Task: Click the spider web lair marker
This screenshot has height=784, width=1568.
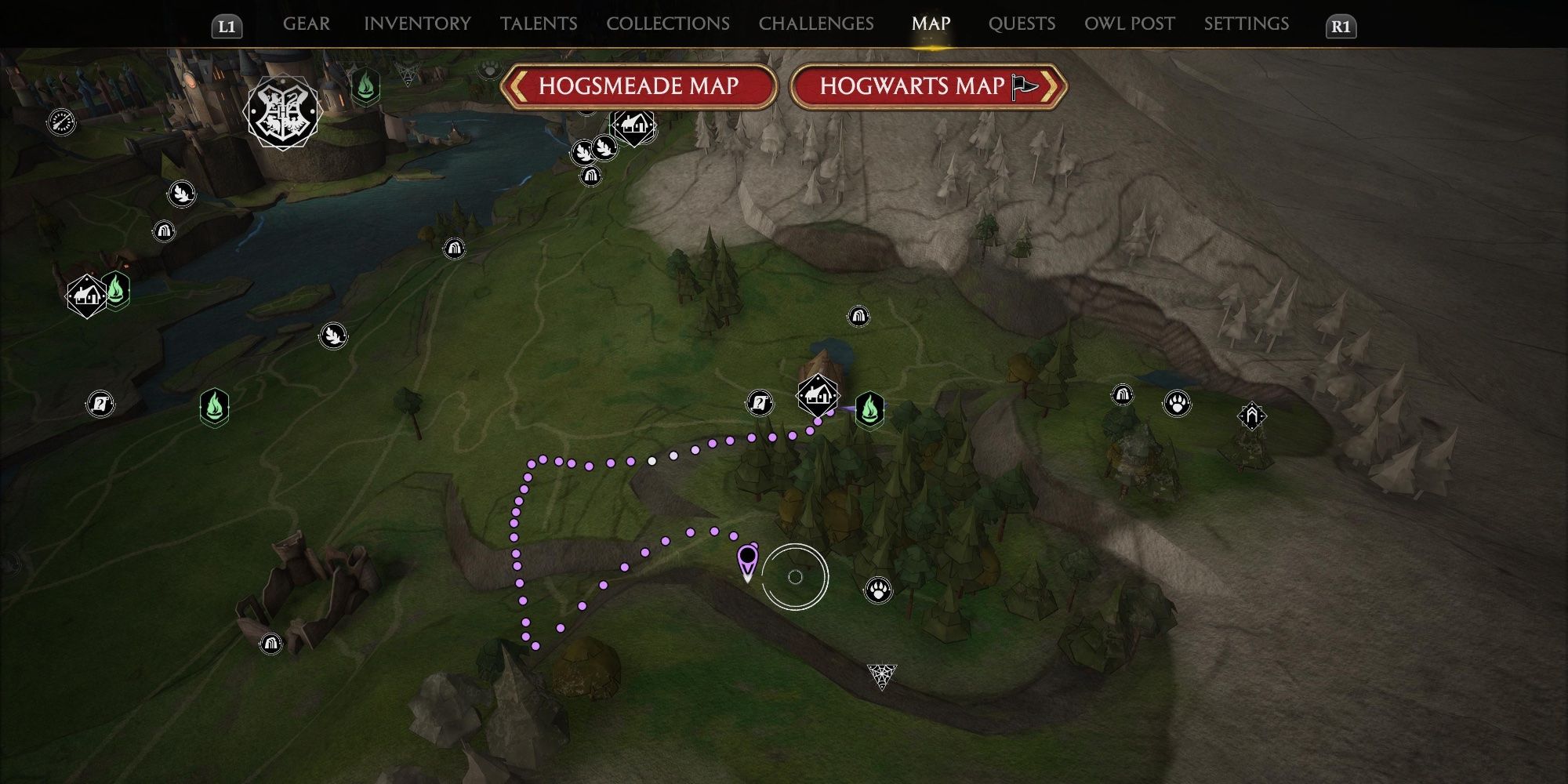Action: (881, 675)
